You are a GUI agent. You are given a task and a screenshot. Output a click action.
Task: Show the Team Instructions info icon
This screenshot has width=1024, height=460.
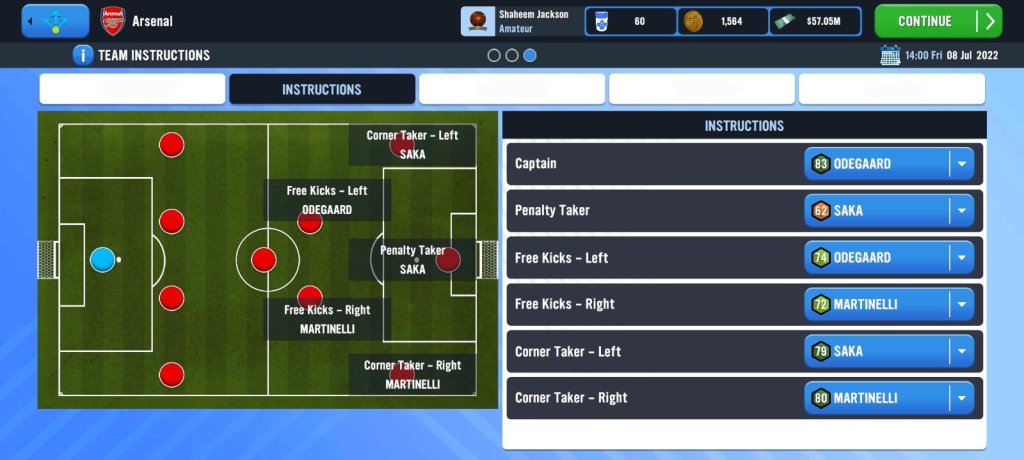(x=83, y=55)
